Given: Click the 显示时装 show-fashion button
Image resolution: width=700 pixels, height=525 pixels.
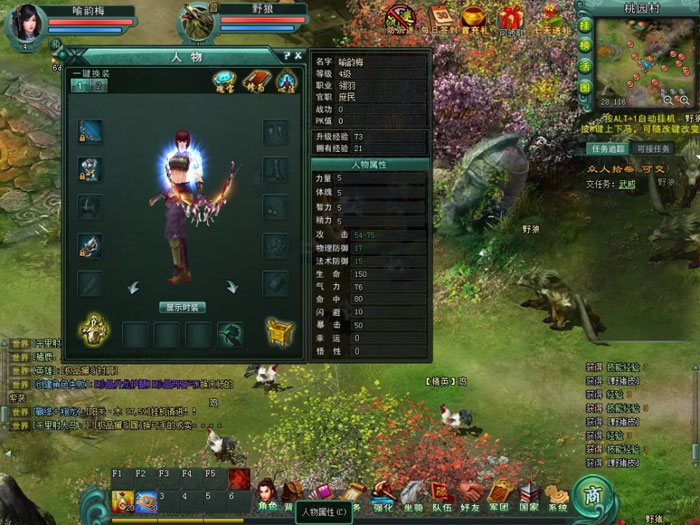Looking at the screenshot, I should [x=182, y=307].
